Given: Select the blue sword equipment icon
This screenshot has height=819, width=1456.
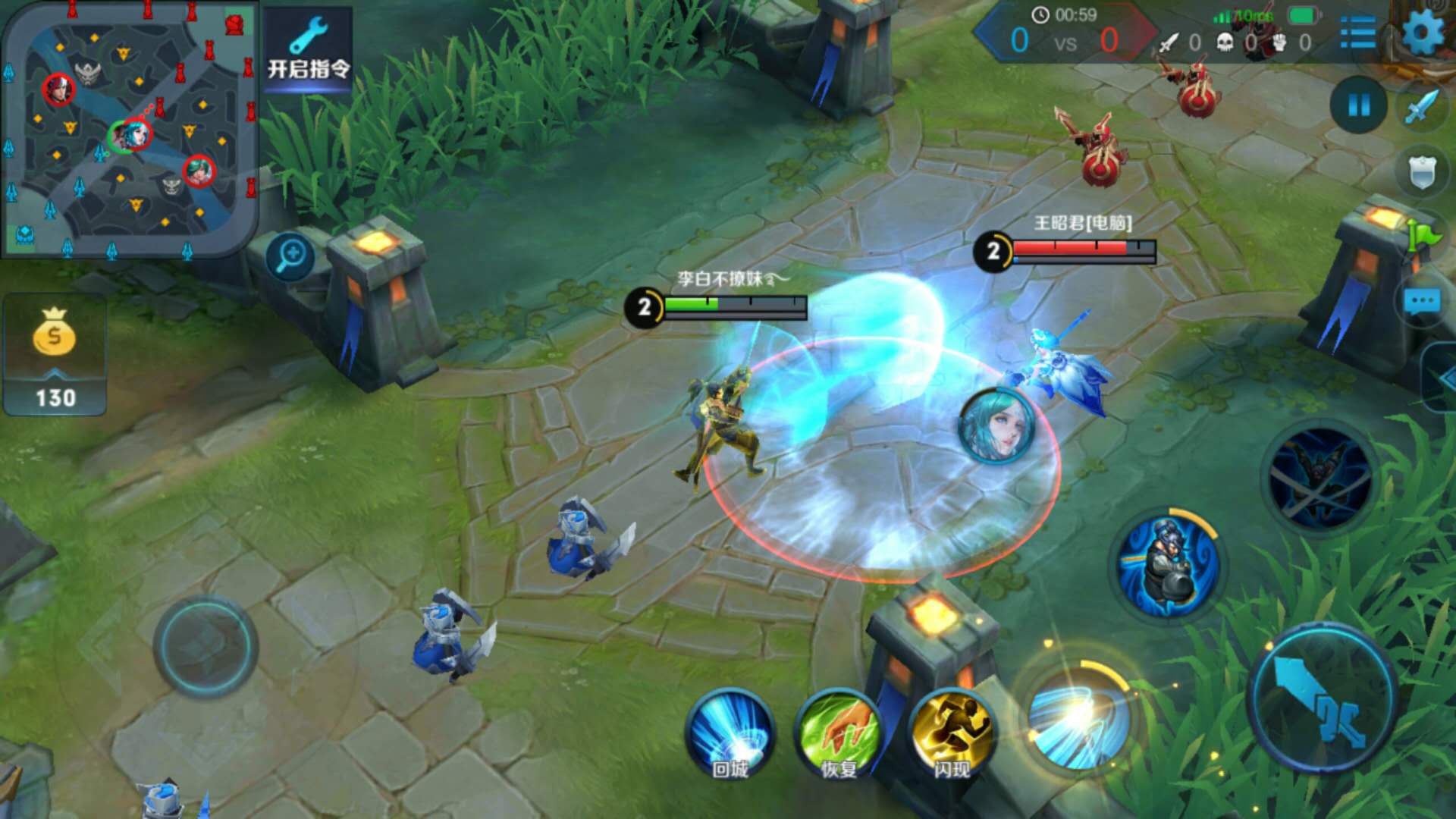Looking at the screenshot, I should click(1423, 105).
